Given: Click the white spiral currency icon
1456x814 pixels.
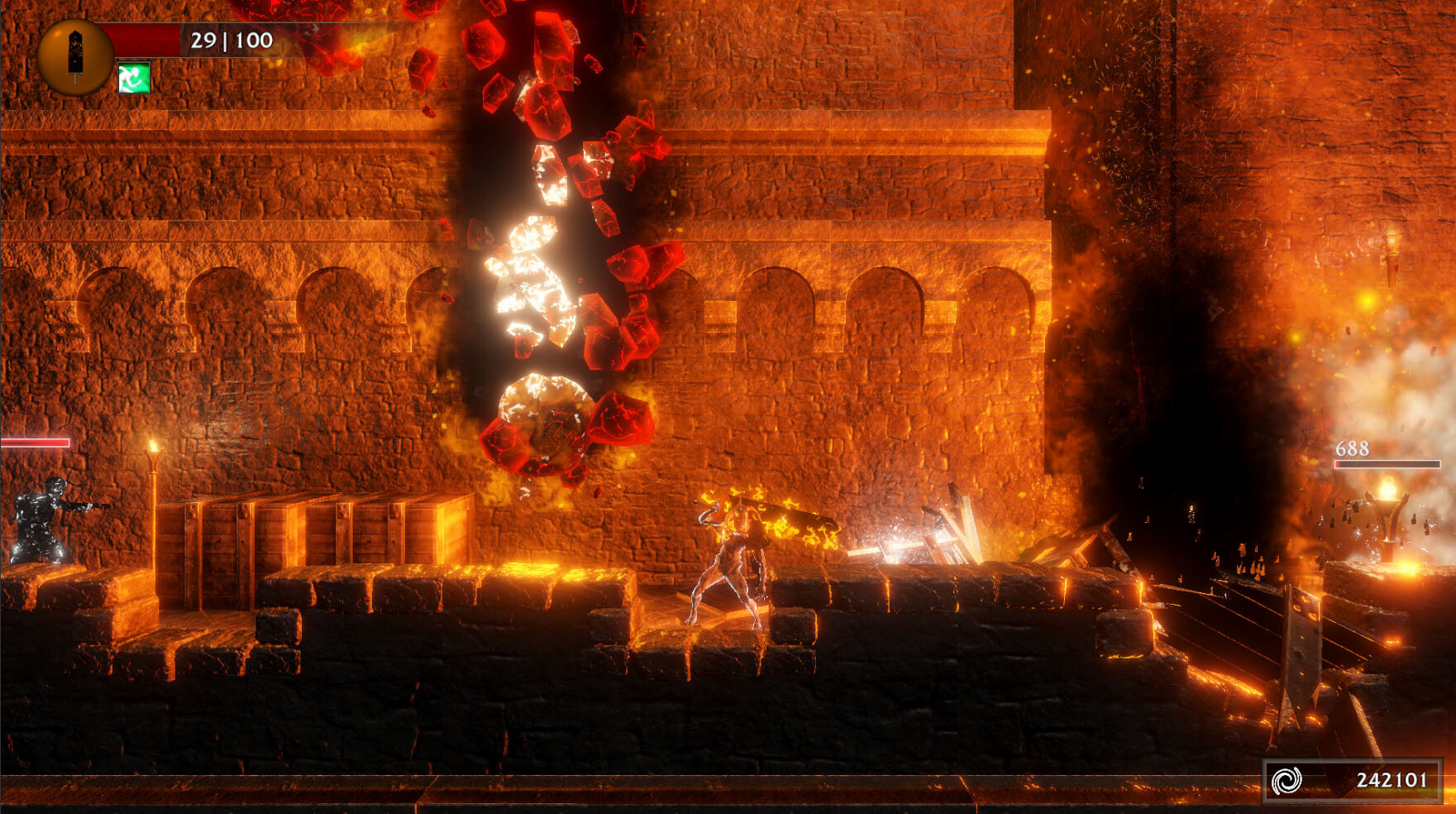Looking at the screenshot, I should pos(1286,780).
